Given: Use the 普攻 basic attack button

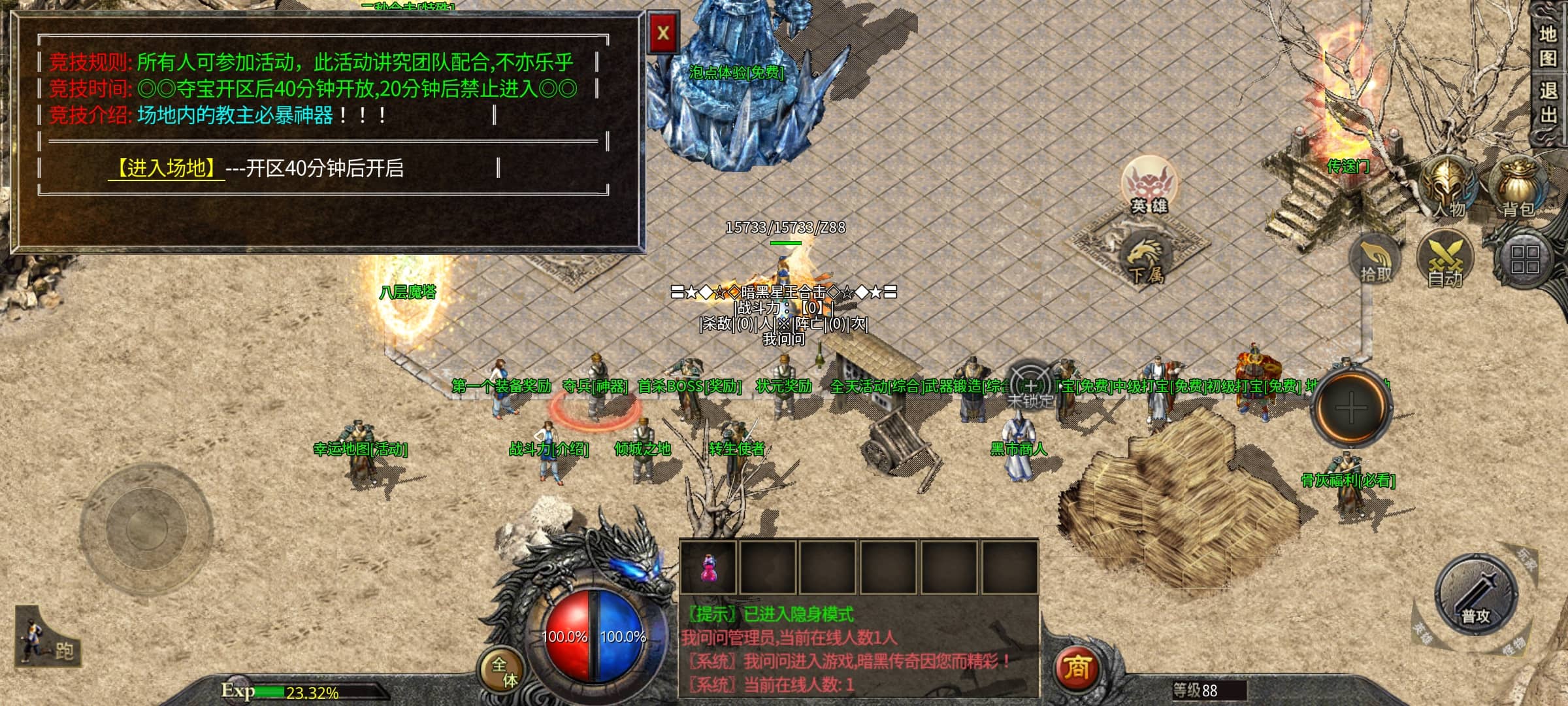Looking at the screenshot, I should click(1475, 595).
